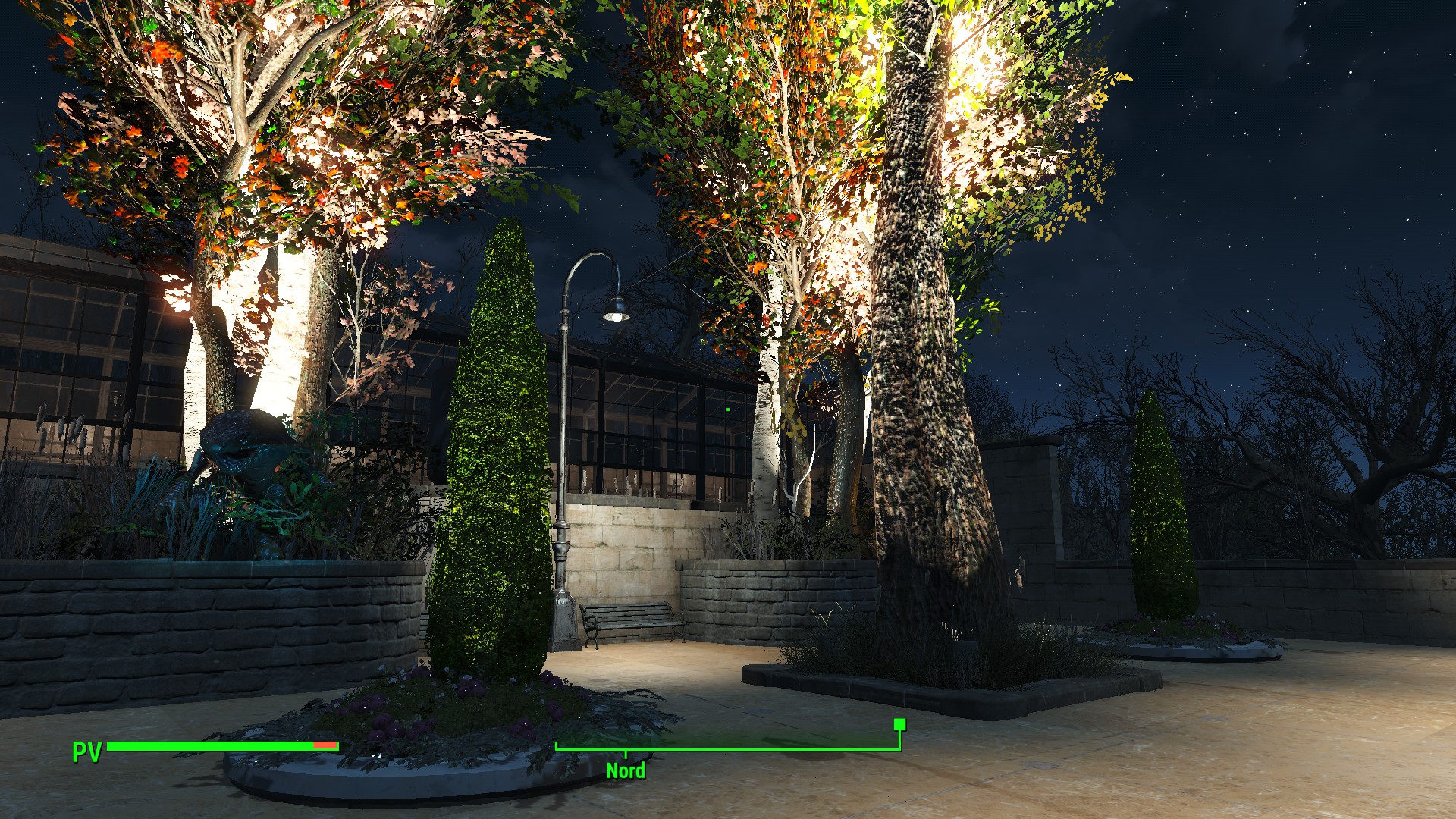
Task: Click the Nord label on the compass
Action: 626,771
